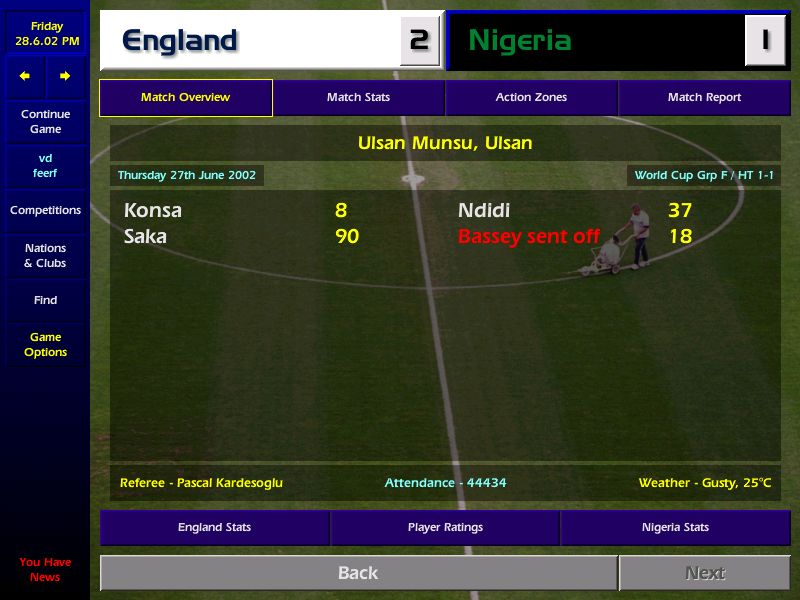This screenshot has height=600, width=800.
Task: Open Game Options
Action: pos(45,345)
